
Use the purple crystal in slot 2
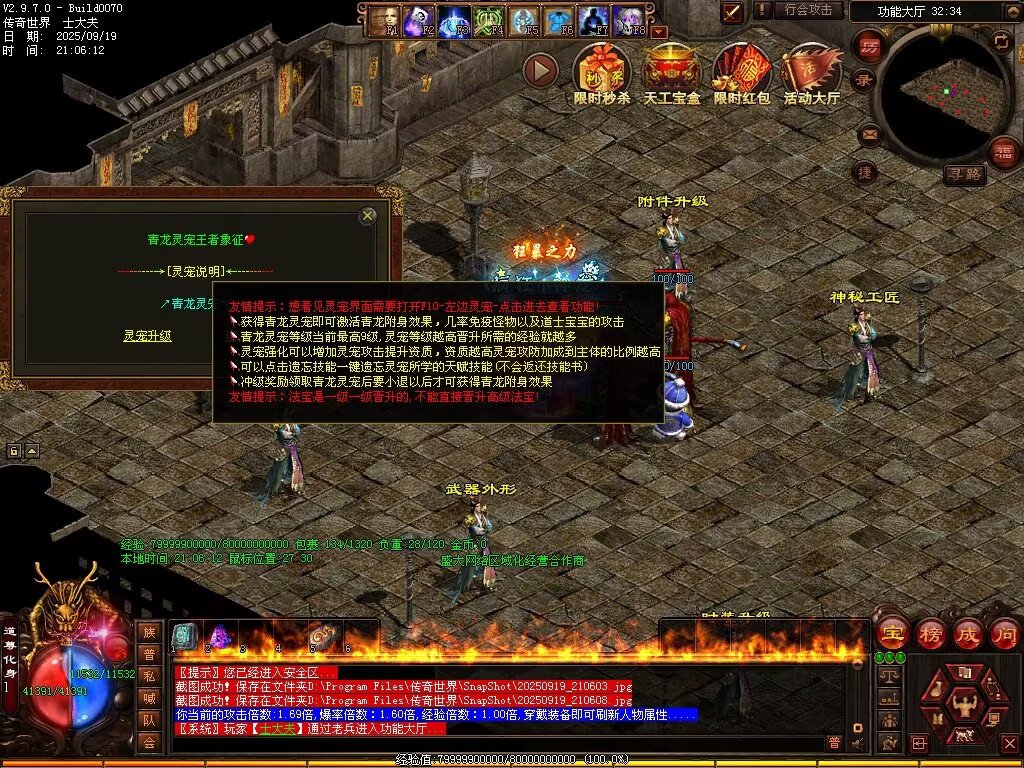click(x=220, y=636)
